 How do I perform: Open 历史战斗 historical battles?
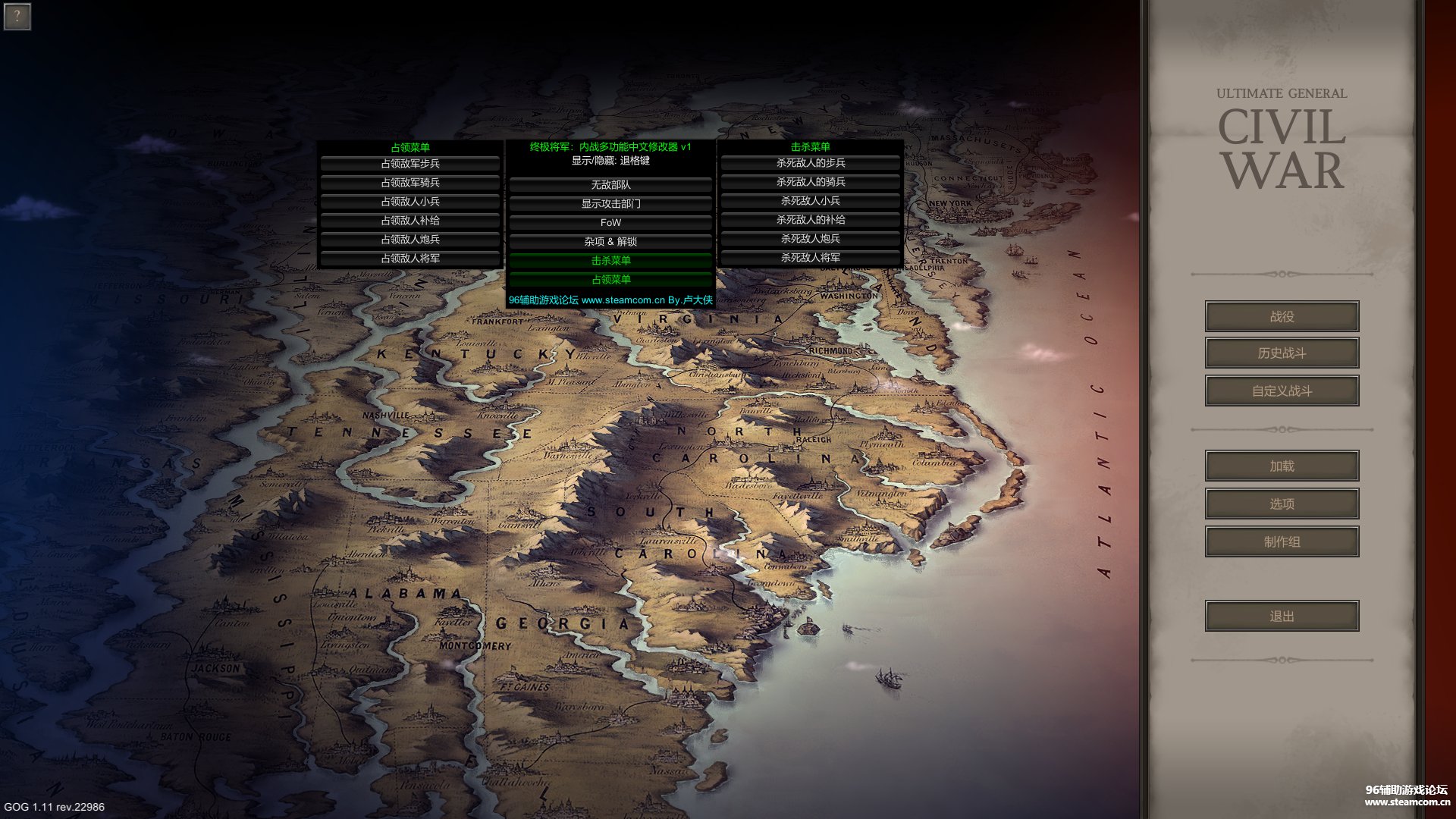[x=1282, y=353]
